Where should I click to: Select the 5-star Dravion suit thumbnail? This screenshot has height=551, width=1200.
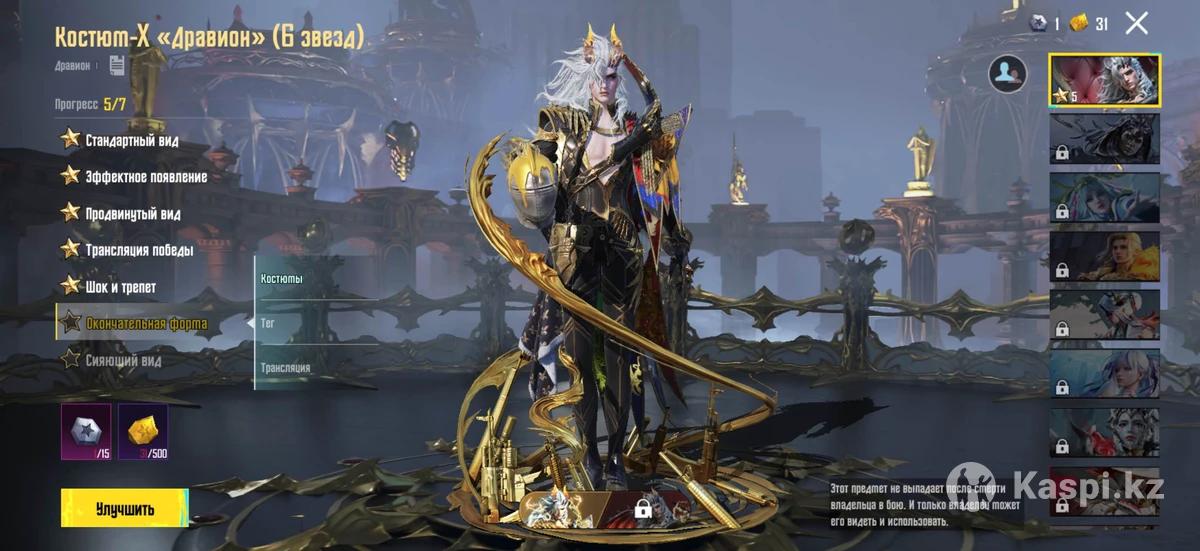[1104, 80]
